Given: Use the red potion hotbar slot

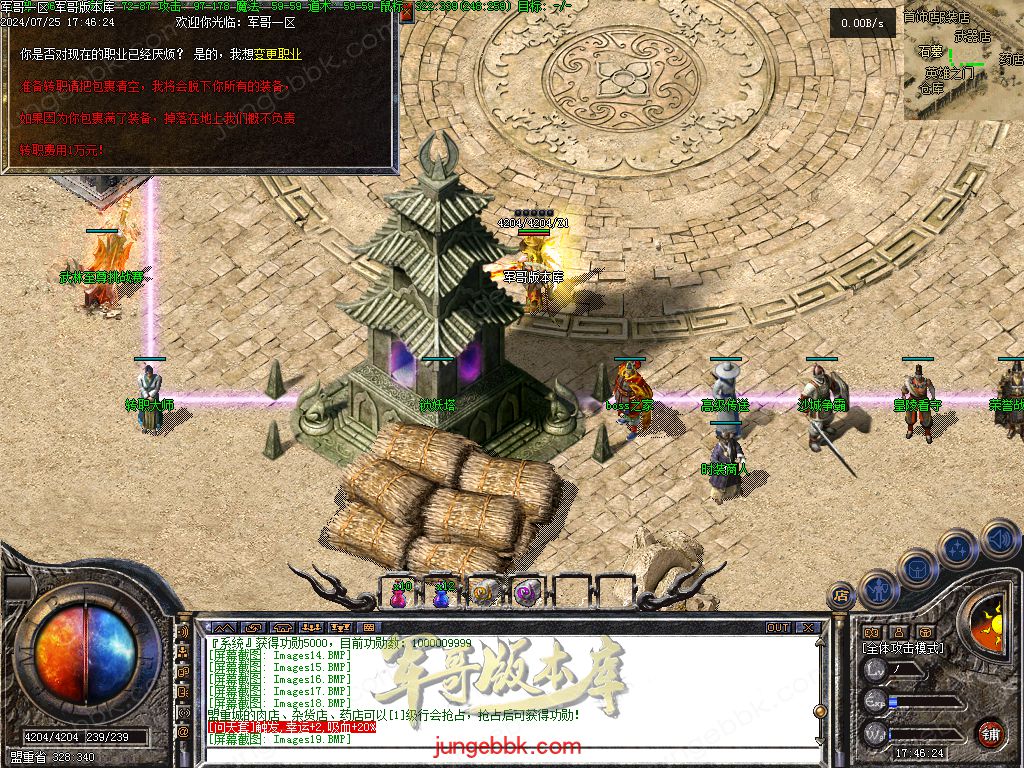Looking at the screenshot, I should point(400,592).
